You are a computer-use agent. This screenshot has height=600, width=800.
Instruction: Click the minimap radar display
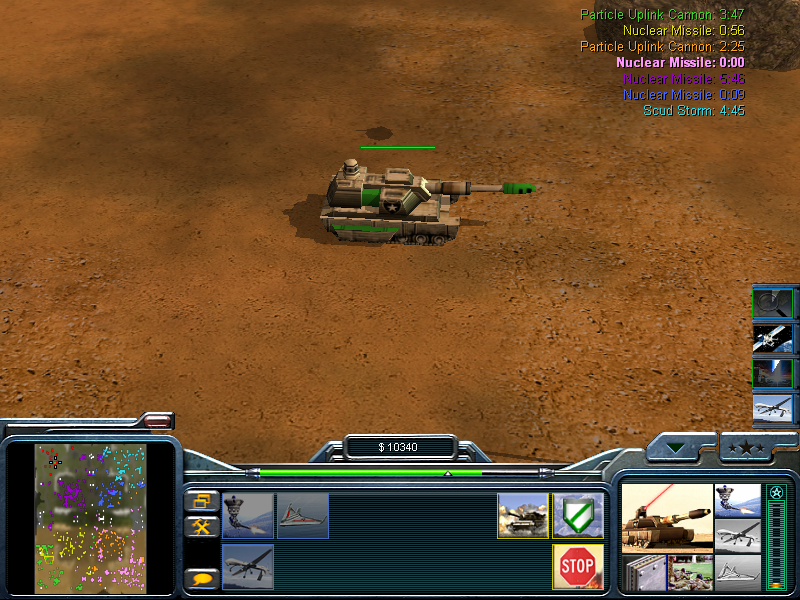click(x=91, y=516)
